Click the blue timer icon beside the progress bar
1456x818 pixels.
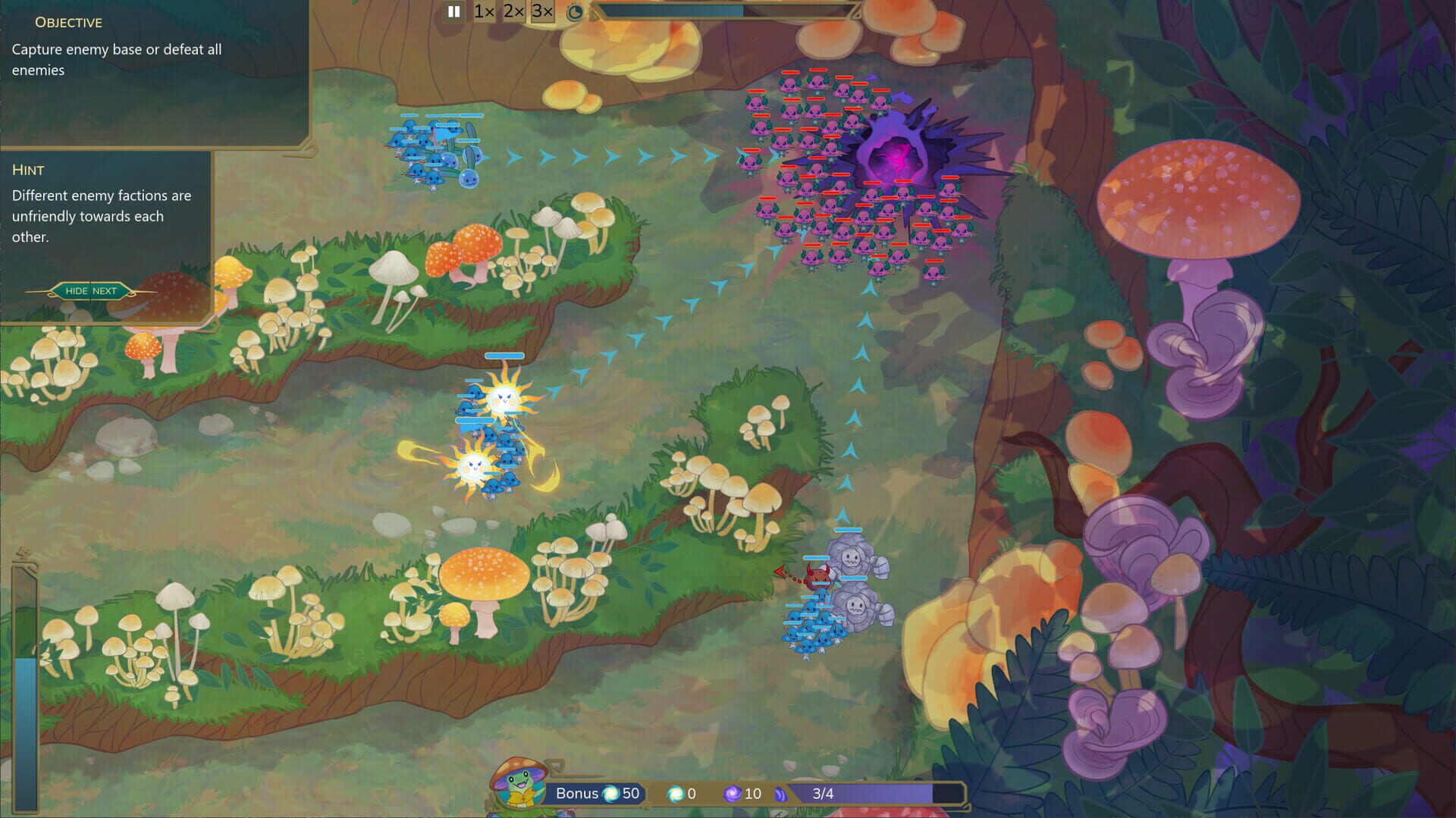(x=575, y=12)
